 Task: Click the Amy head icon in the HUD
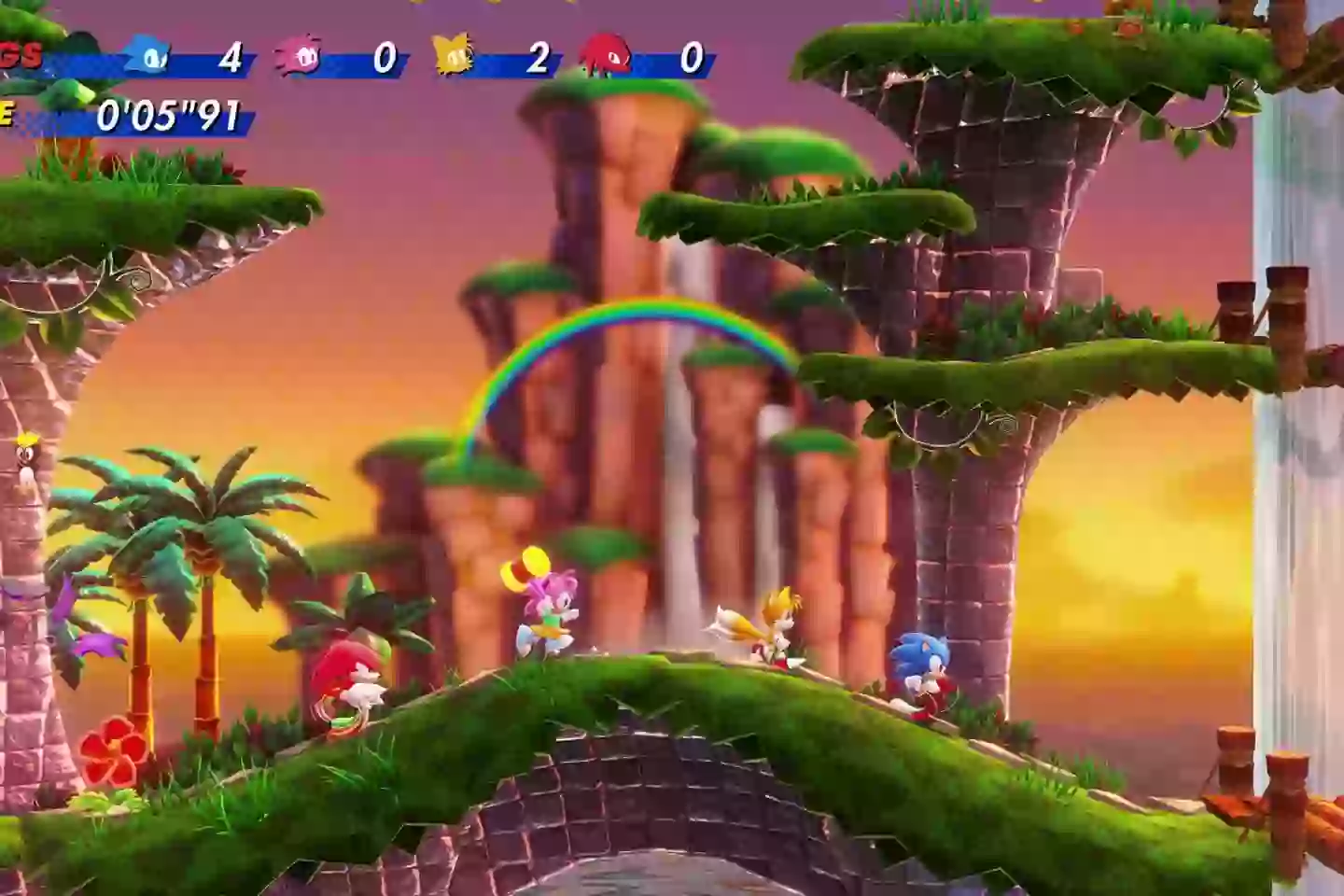299,56
